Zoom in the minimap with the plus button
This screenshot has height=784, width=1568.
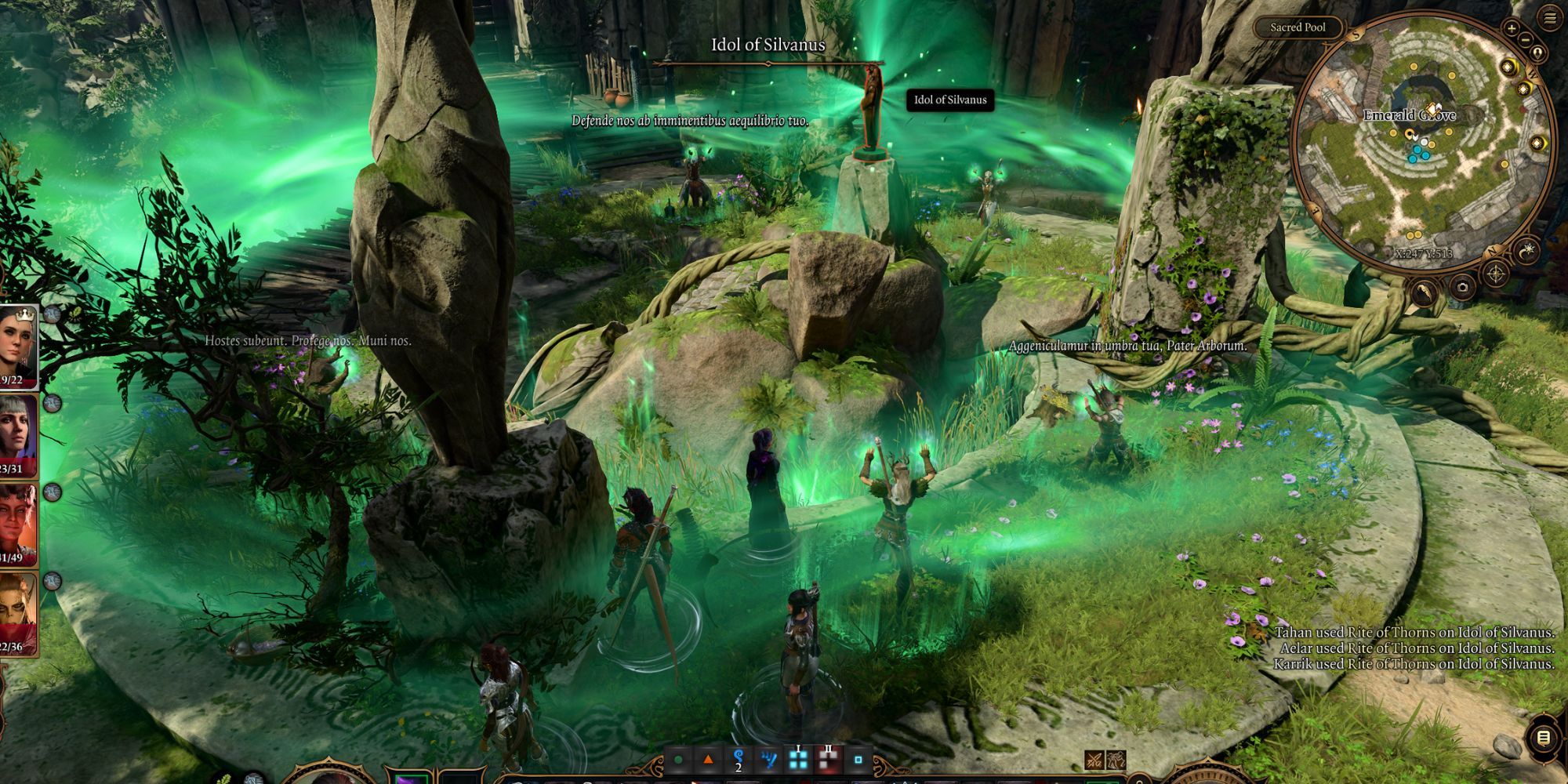point(1512,28)
